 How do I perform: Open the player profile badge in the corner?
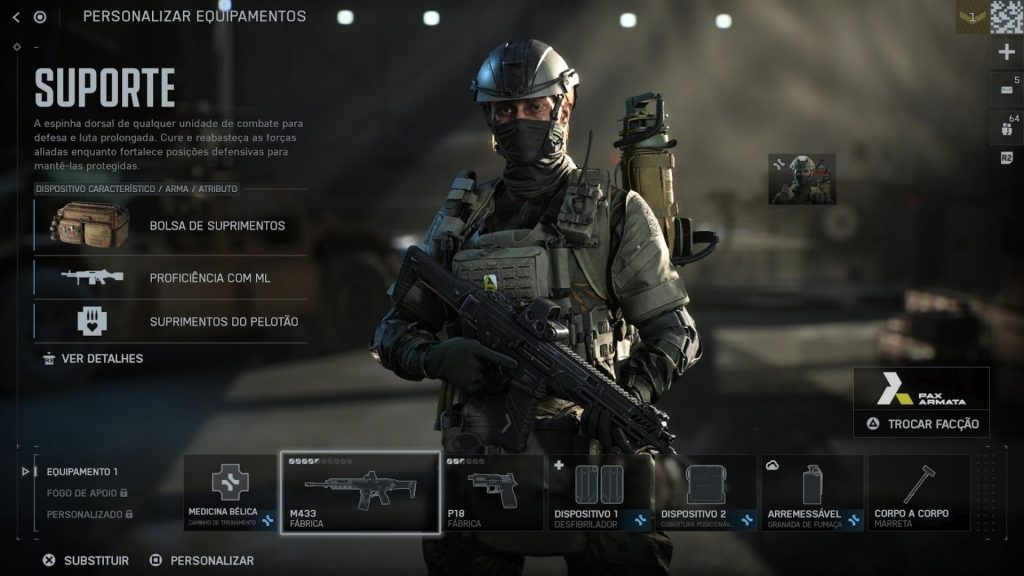[971, 17]
